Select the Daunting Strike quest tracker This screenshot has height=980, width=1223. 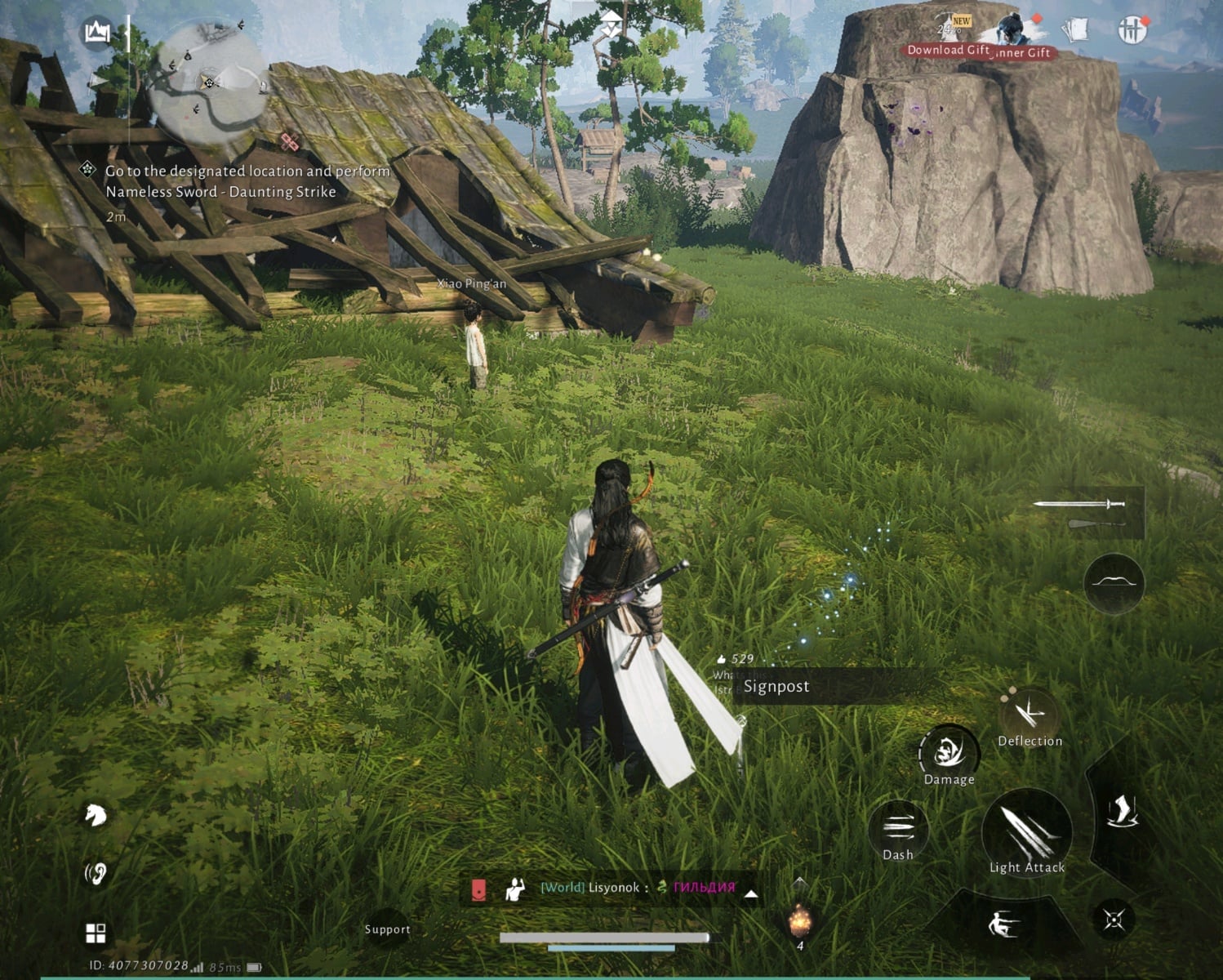237,182
